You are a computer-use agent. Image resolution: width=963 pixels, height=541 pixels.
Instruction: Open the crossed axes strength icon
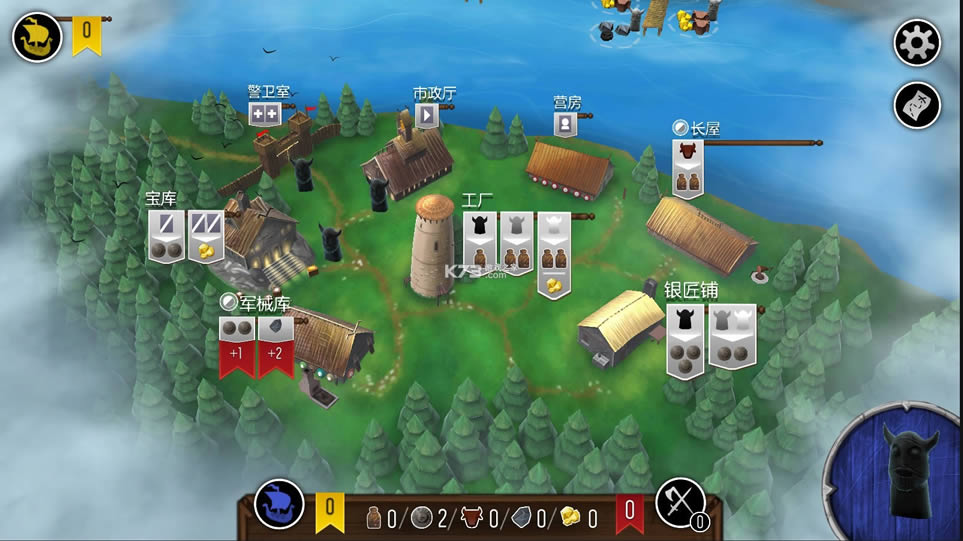[680, 504]
